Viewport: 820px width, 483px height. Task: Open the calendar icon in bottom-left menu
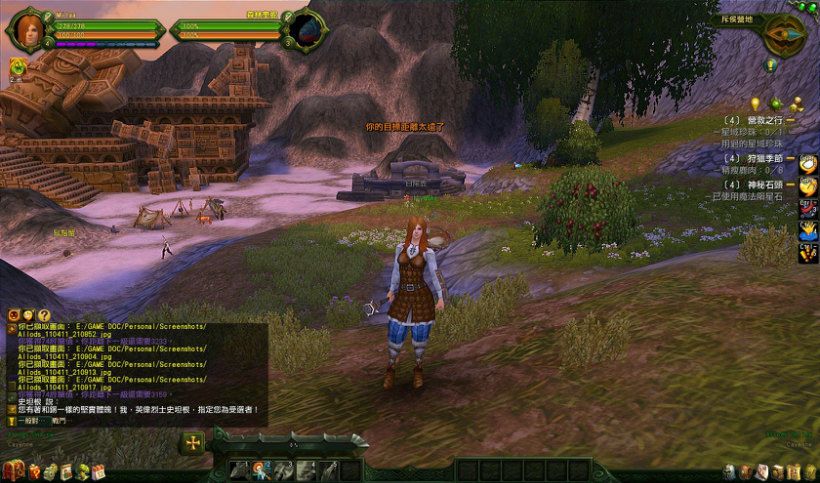pyautogui.click(x=99, y=471)
